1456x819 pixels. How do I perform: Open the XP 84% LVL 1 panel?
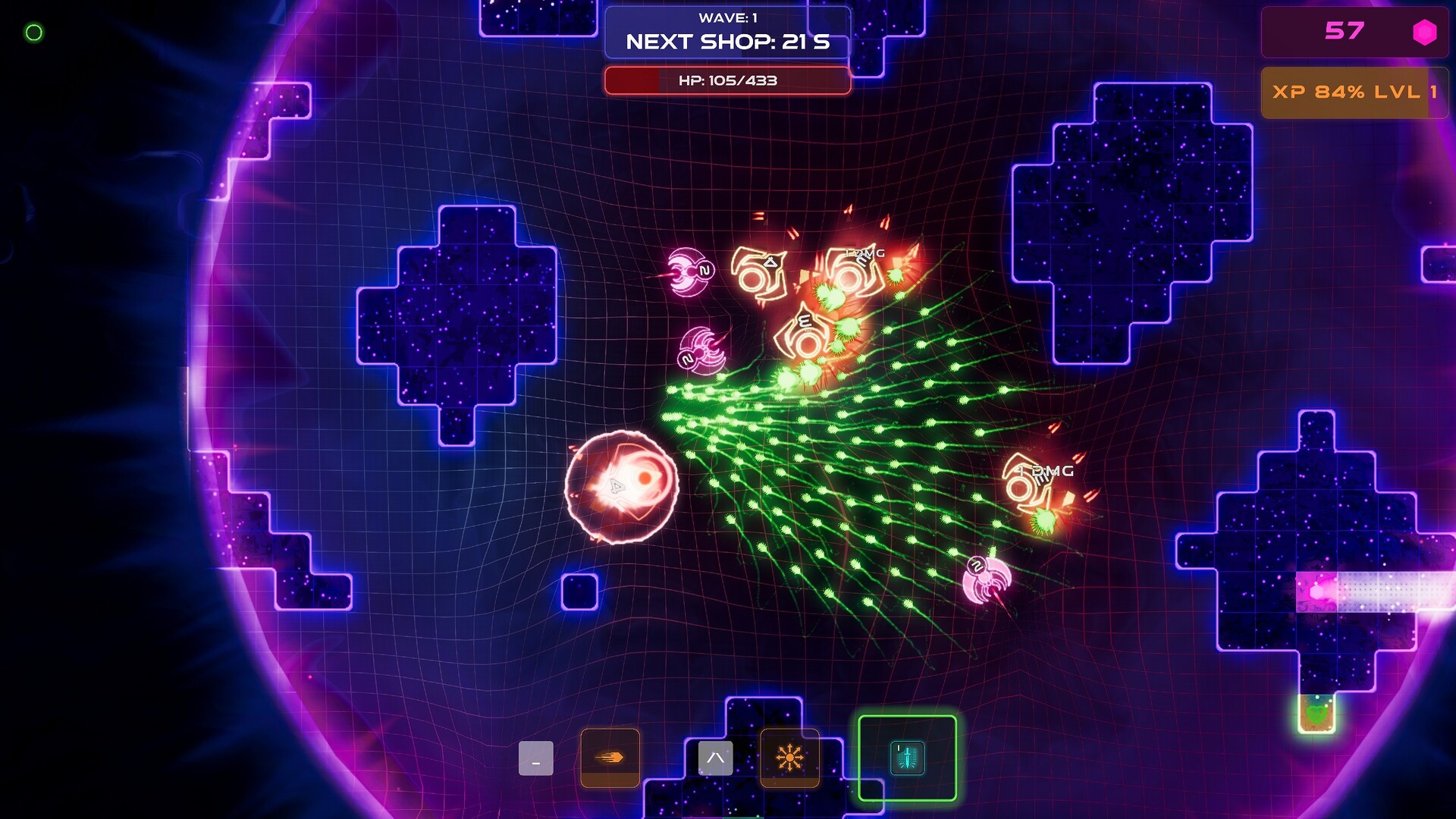coord(1357,92)
